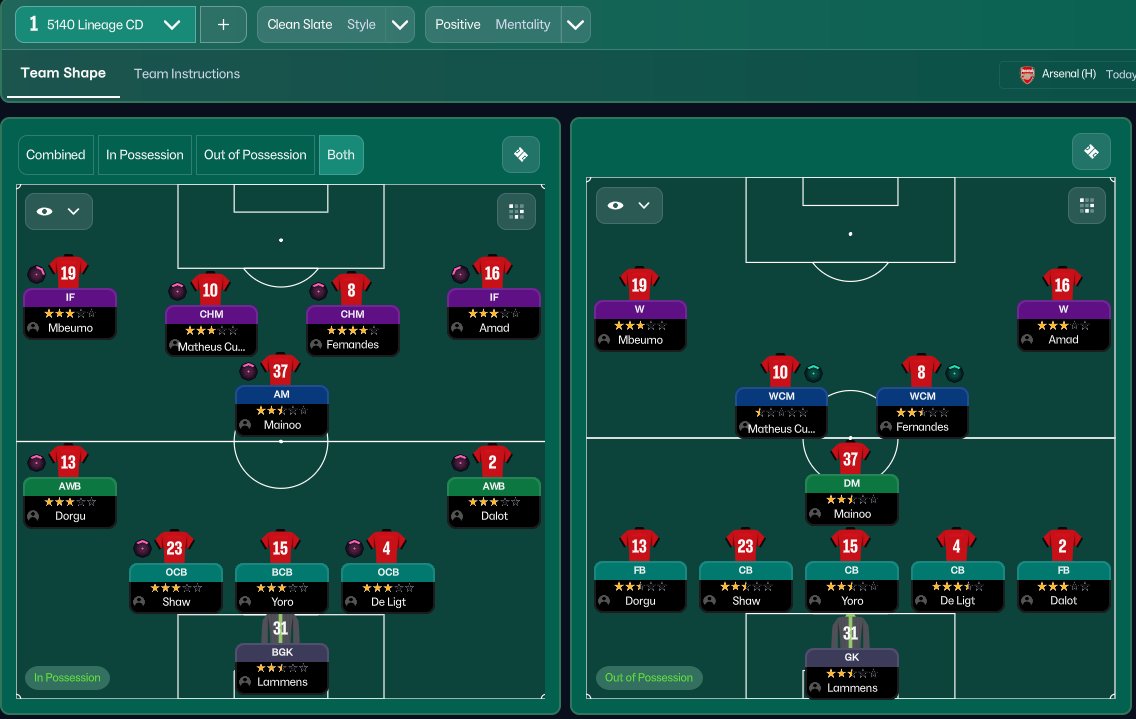Open the 5140 Lineage CD tactic dropdown
This screenshot has height=719, width=1136.
click(x=171, y=25)
